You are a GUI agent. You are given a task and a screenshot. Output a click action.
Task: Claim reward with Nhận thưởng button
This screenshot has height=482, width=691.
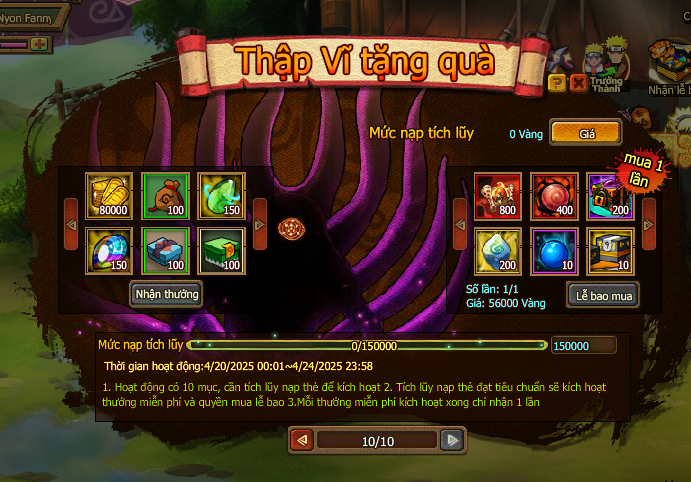167,293
